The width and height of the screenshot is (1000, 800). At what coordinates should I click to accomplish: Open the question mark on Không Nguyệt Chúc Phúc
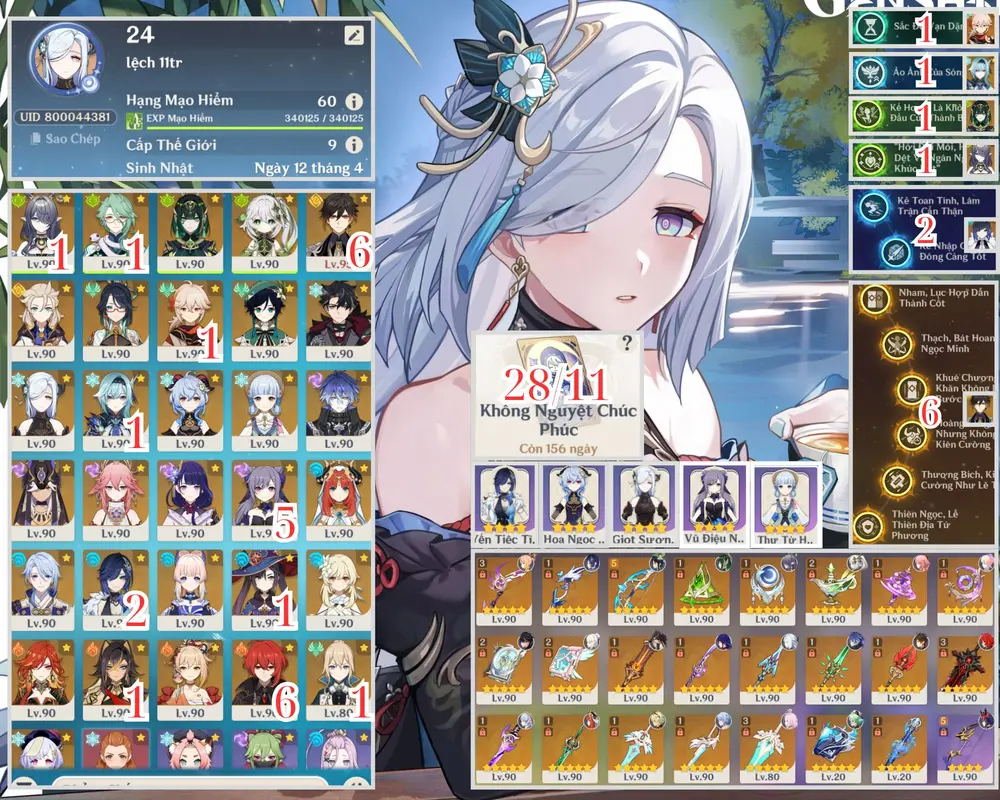tap(627, 343)
